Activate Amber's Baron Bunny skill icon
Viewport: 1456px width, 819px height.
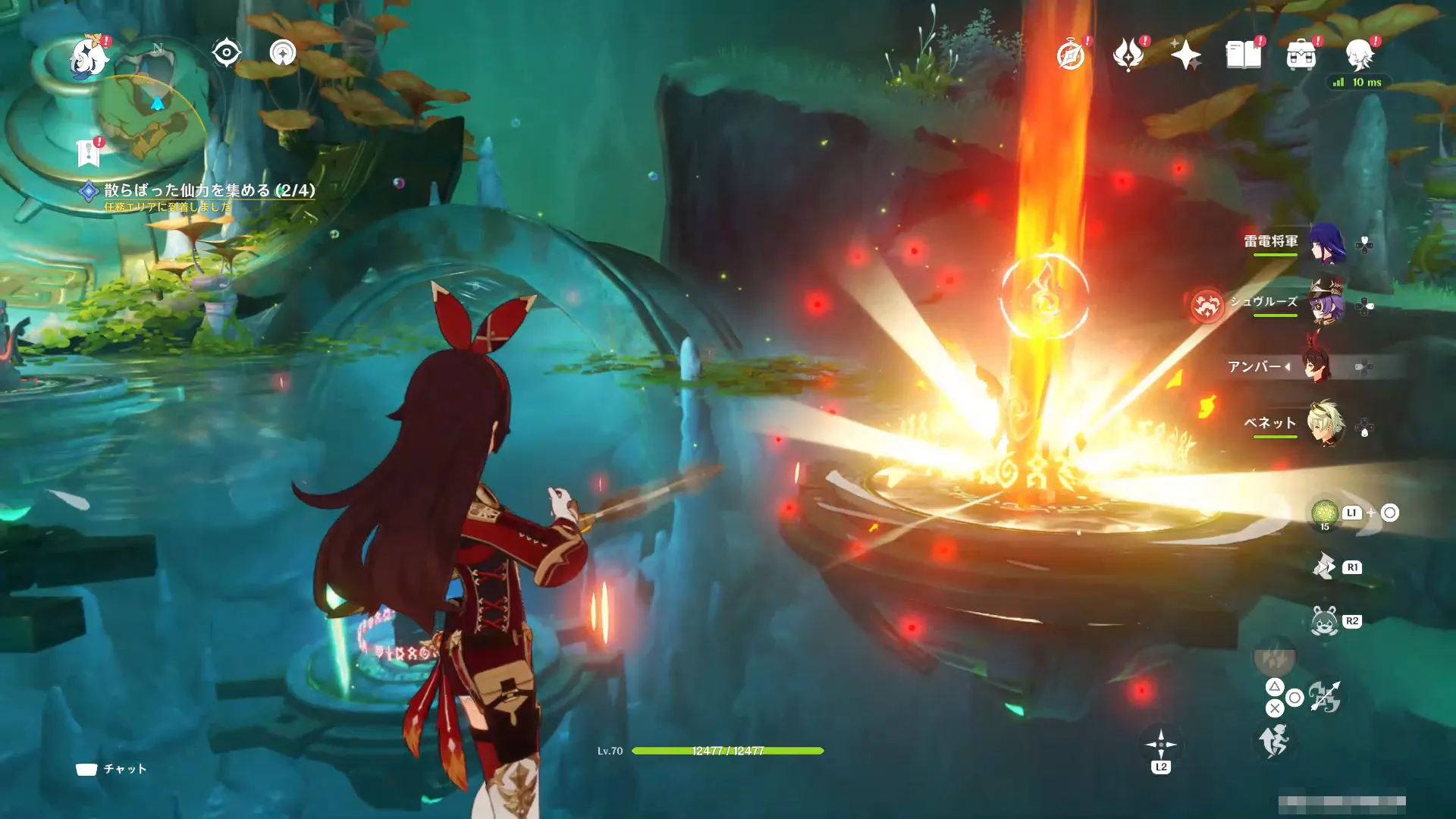pos(1324,622)
